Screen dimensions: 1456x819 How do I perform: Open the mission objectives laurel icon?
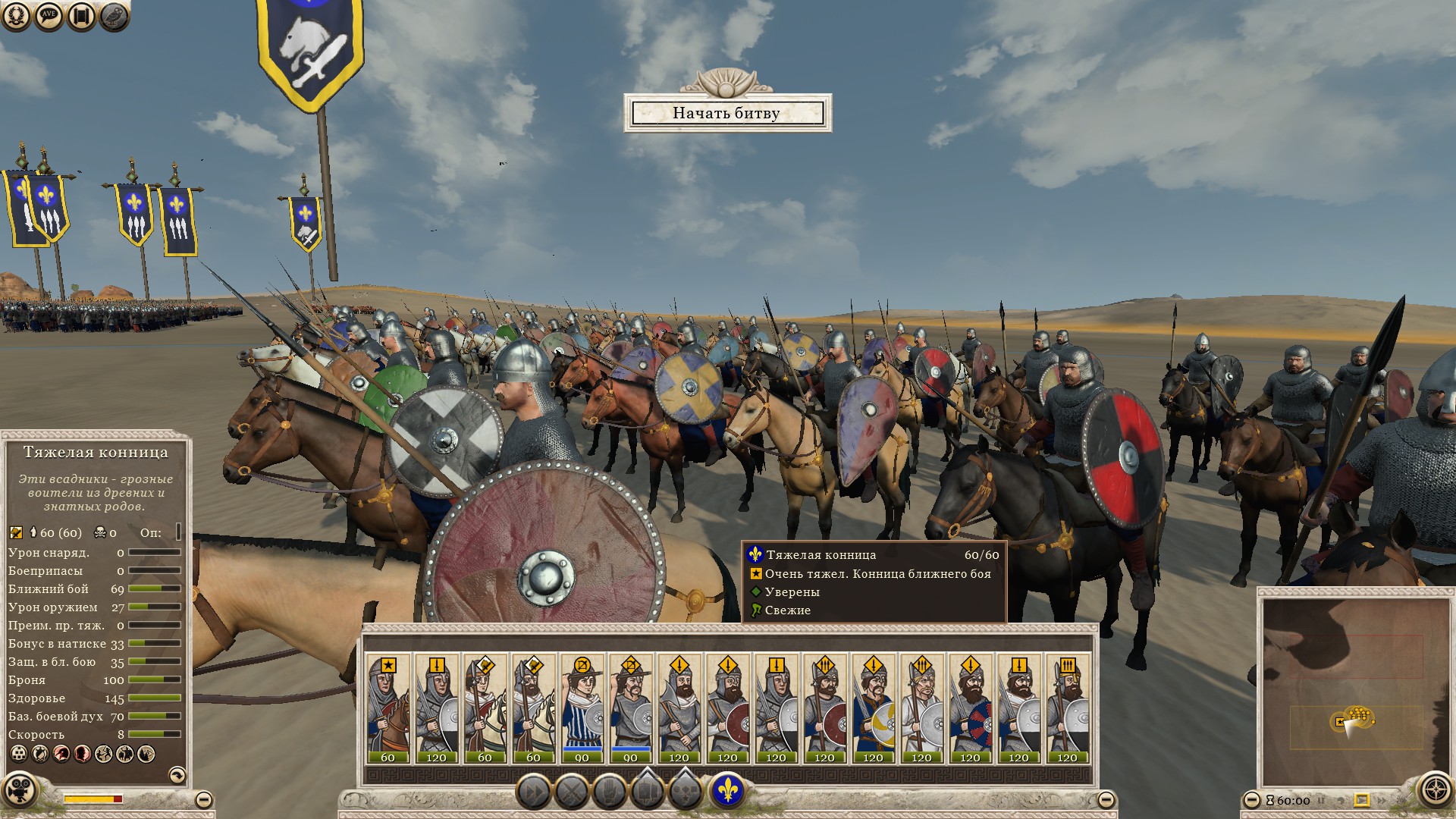(17, 17)
